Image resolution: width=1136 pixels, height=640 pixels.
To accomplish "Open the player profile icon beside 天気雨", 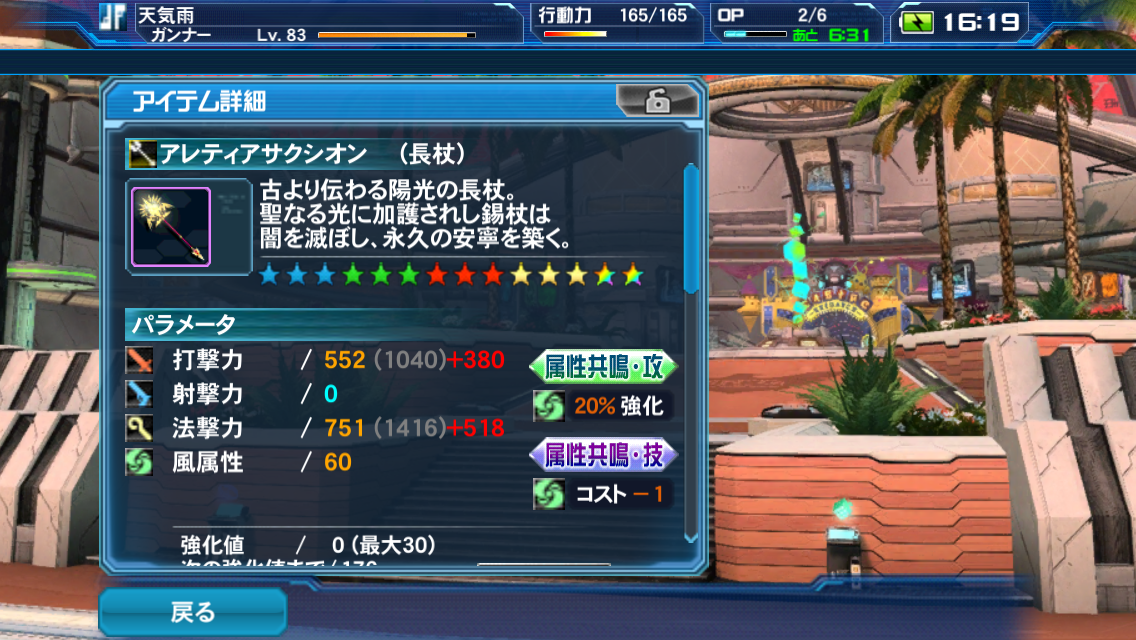I will point(114,19).
